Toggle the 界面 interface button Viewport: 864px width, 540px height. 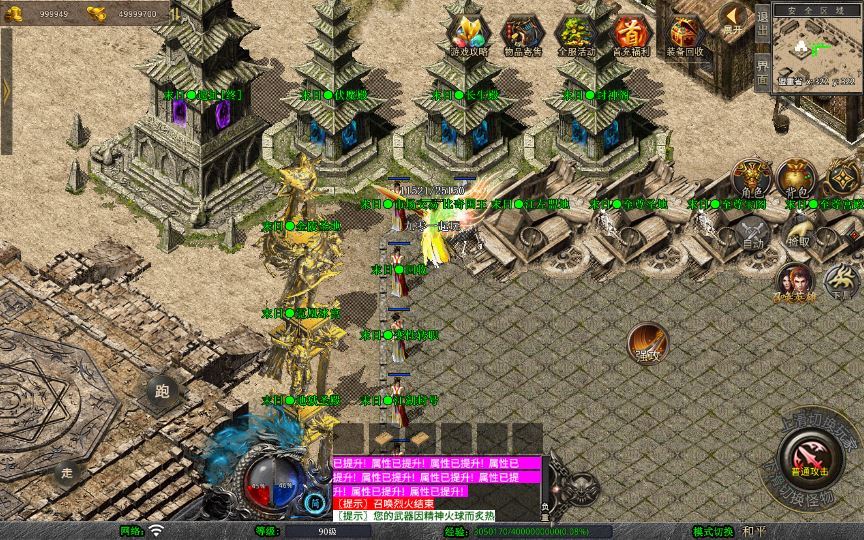[x=763, y=68]
